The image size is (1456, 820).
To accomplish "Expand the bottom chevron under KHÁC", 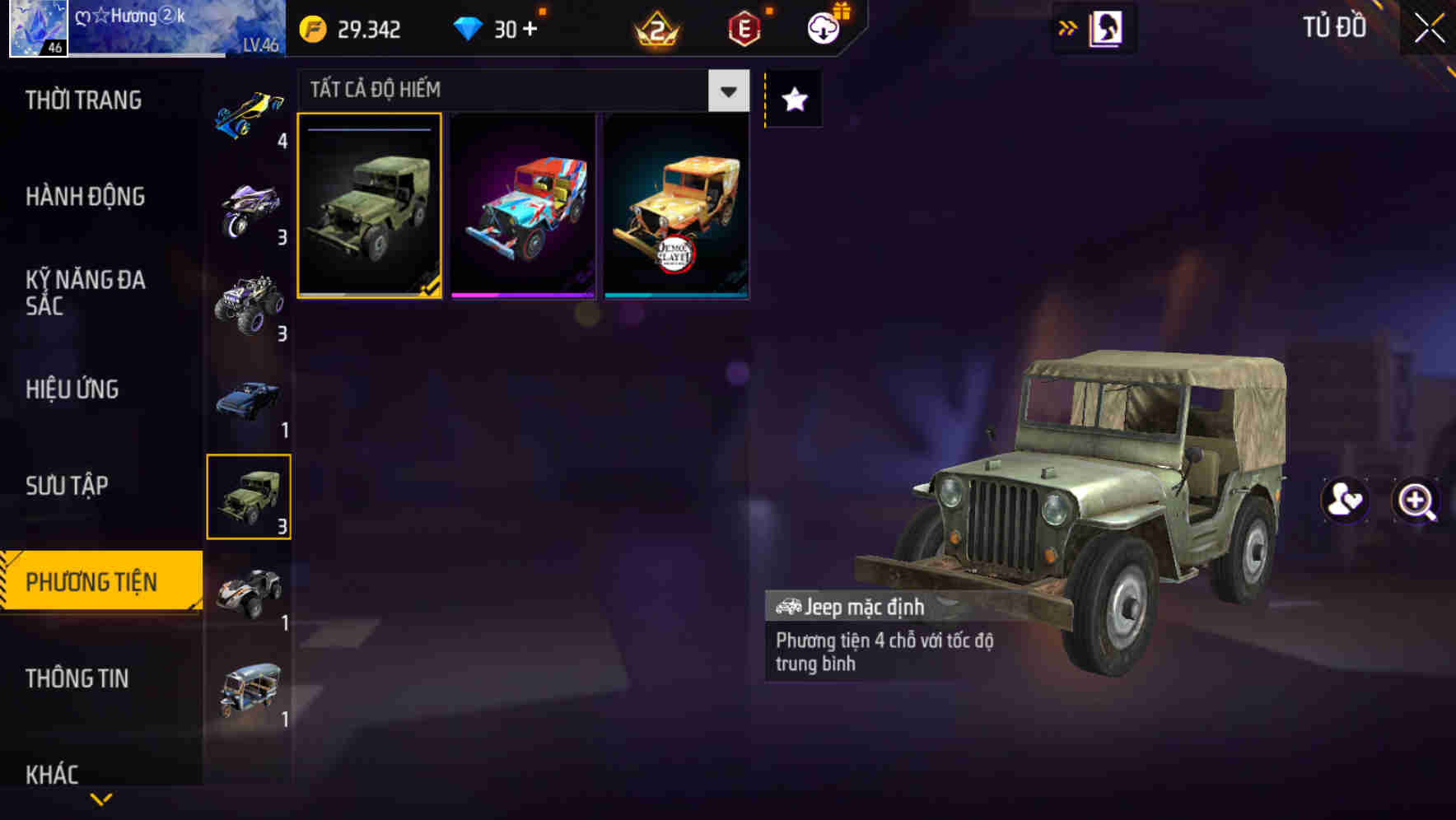I will tap(99, 800).
